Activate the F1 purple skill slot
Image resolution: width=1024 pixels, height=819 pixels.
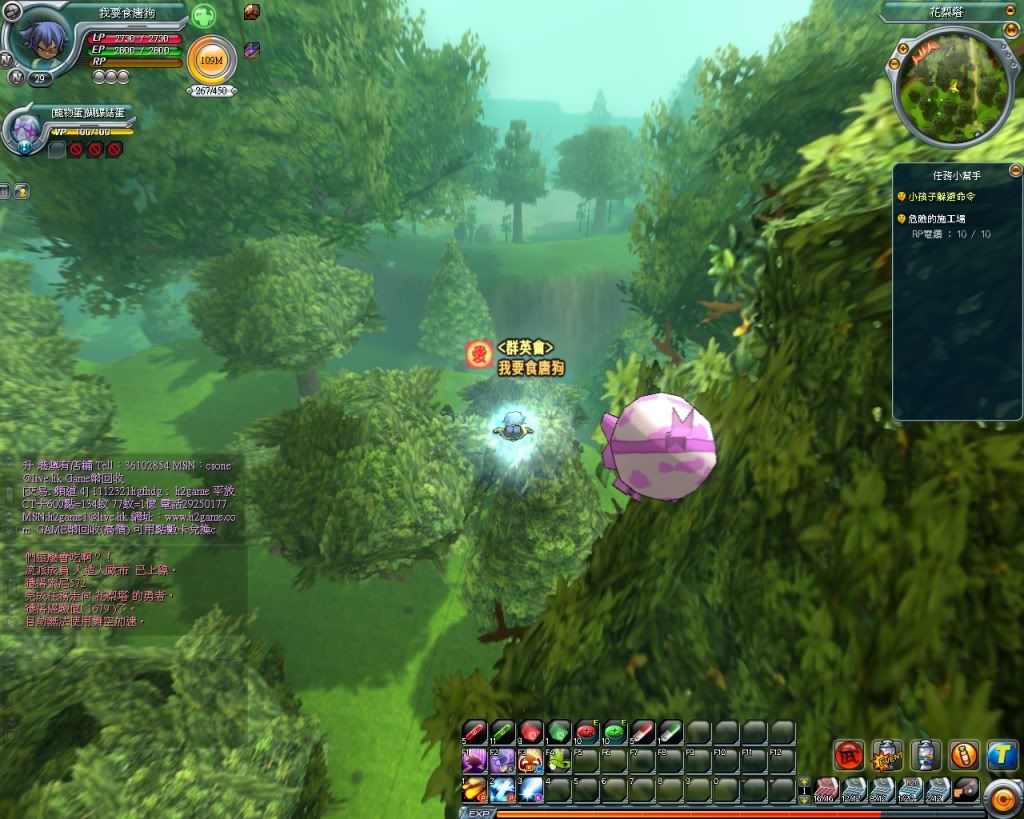(474, 761)
